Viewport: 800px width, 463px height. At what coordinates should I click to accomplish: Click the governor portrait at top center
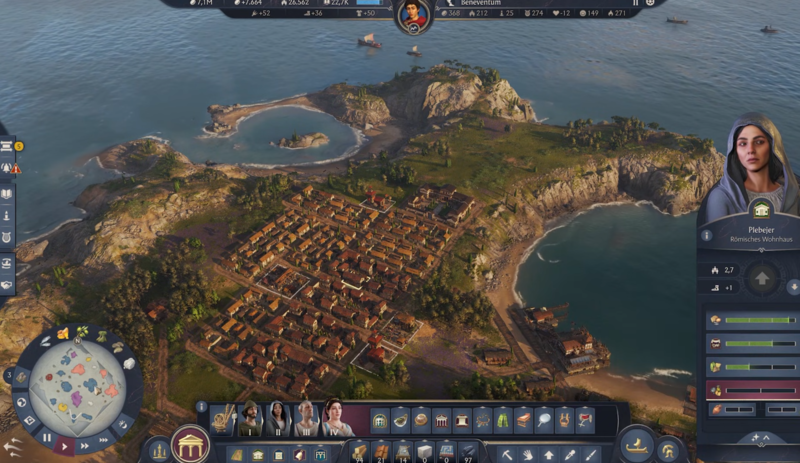click(413, 14)
